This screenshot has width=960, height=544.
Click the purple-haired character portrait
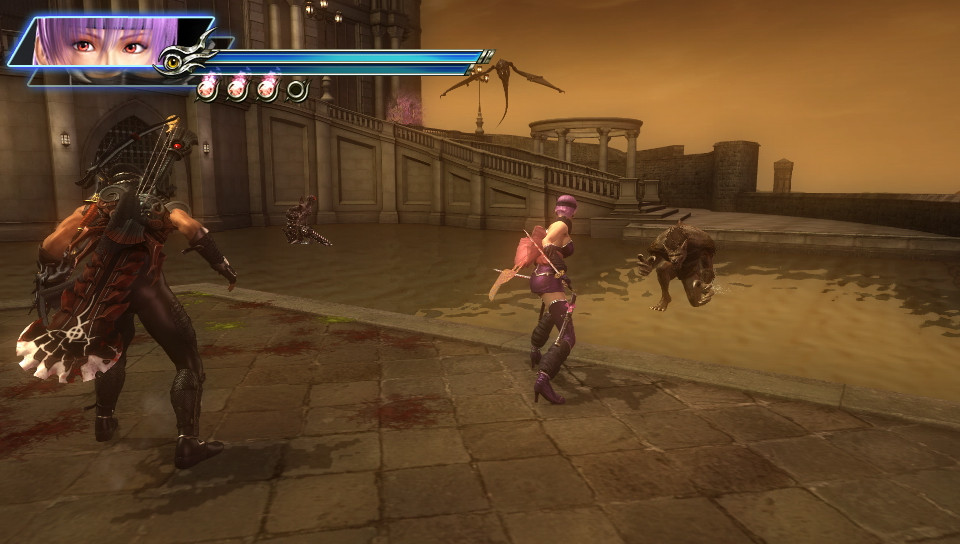100,45
